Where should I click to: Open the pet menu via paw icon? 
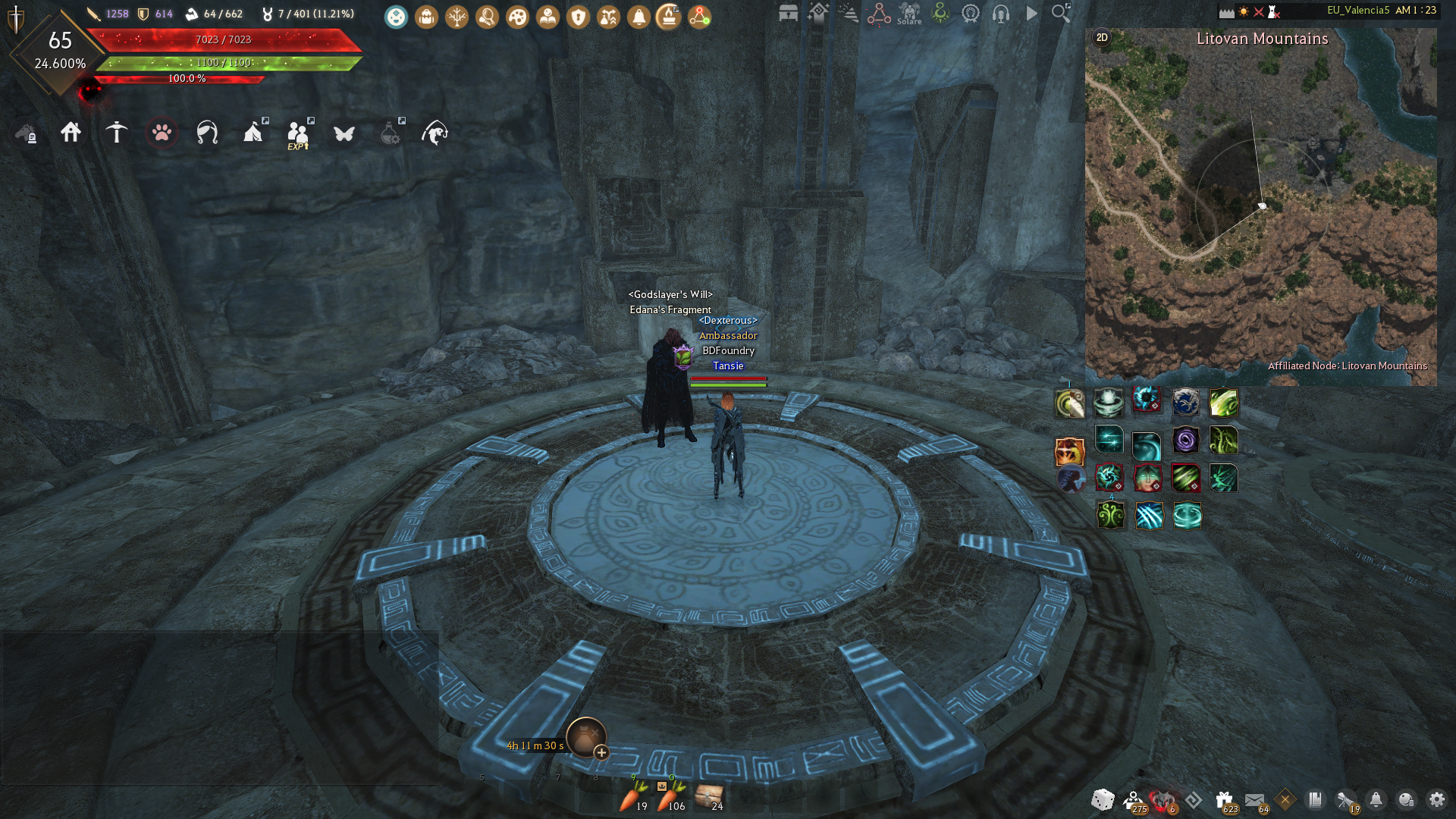click(163, 135)
